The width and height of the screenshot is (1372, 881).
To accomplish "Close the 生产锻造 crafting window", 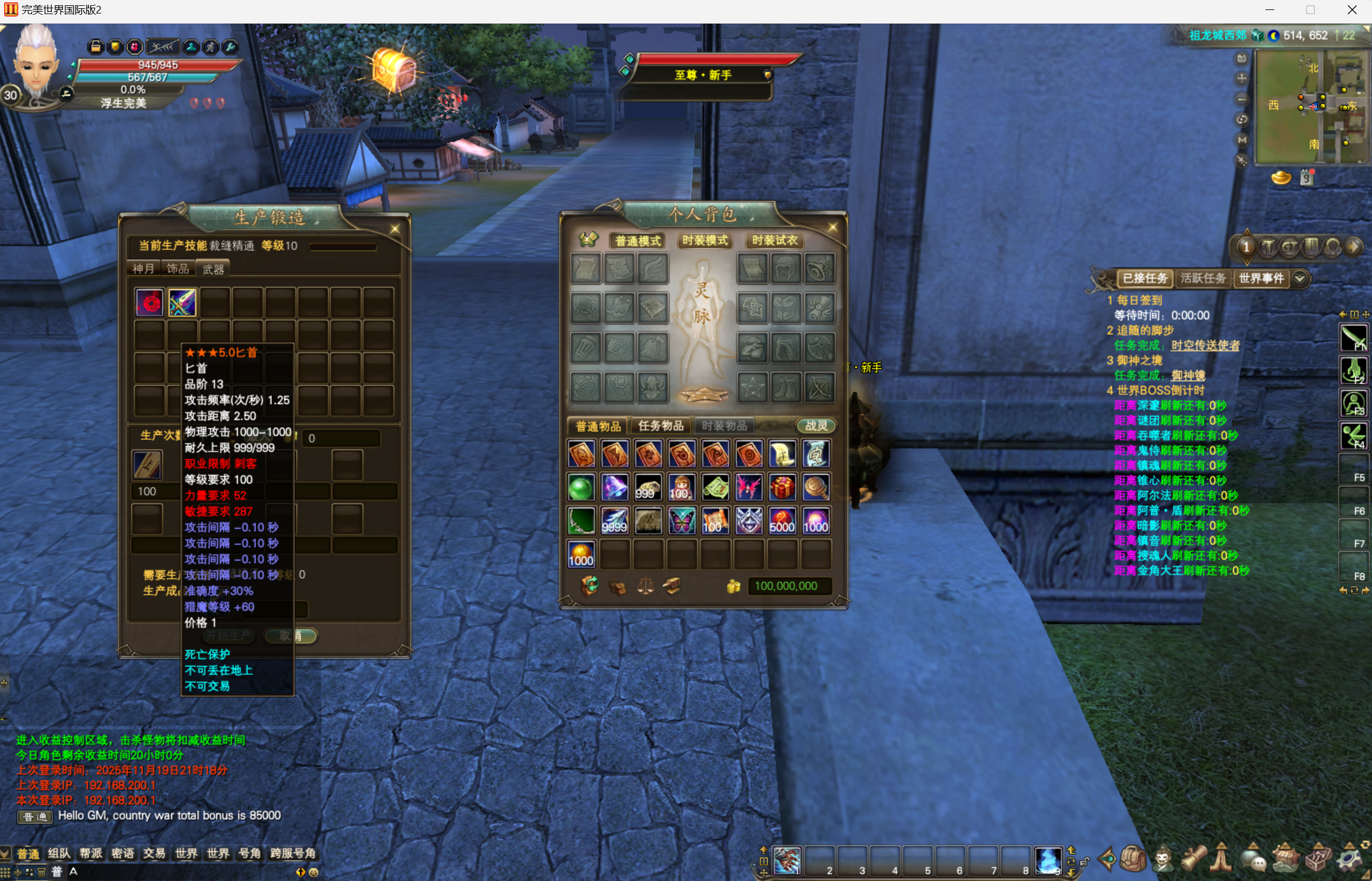I will pyautogui.click(x=395, y=228).
